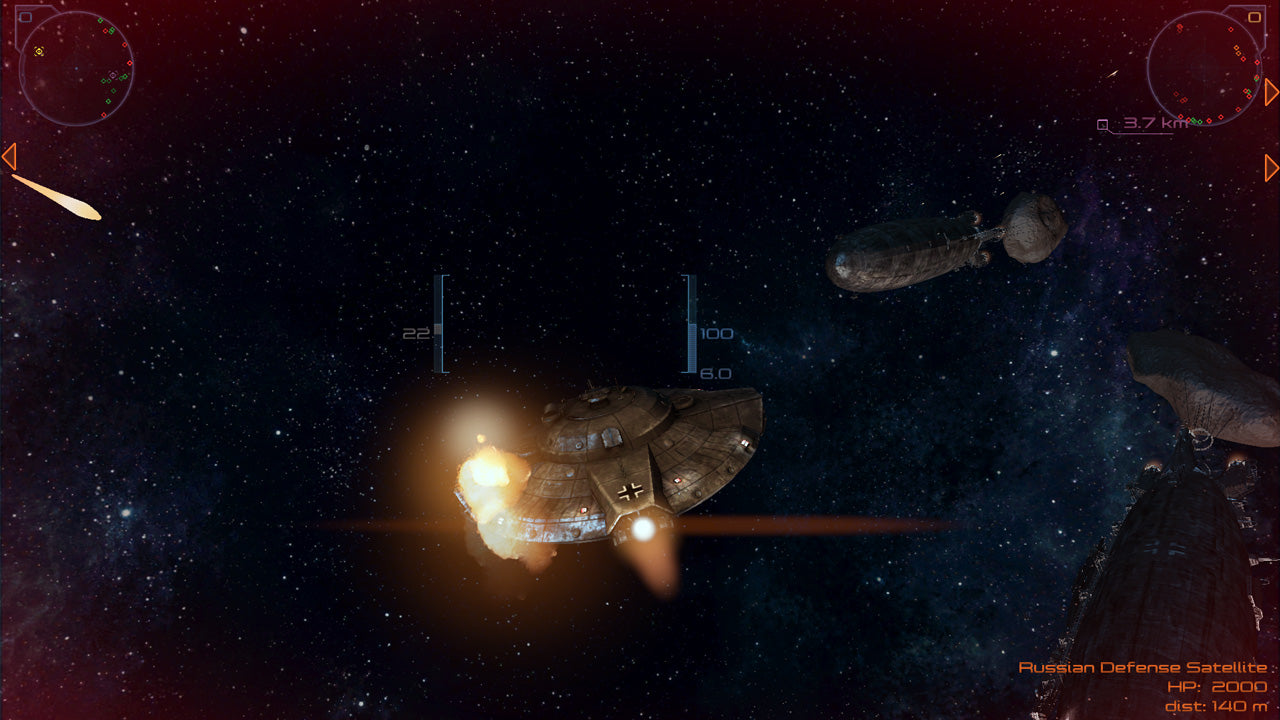This screenshot has height=720, width=1280.
Task: Click the yellow objective marker on left radar
Action: [x=39, y=51]
